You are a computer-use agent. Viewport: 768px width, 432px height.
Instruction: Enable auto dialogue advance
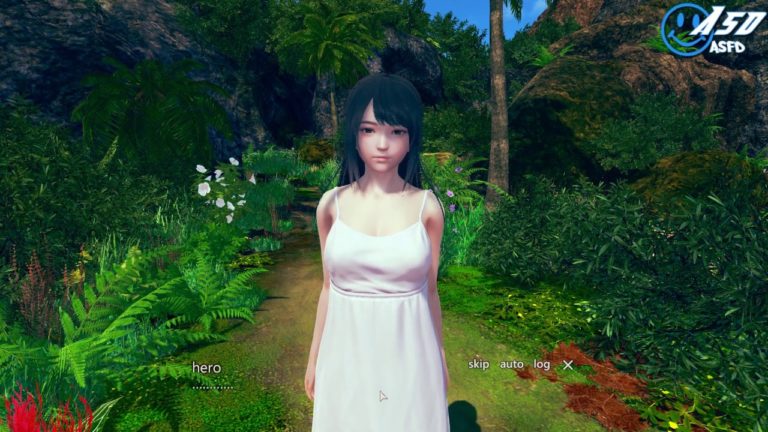[511, 365]
